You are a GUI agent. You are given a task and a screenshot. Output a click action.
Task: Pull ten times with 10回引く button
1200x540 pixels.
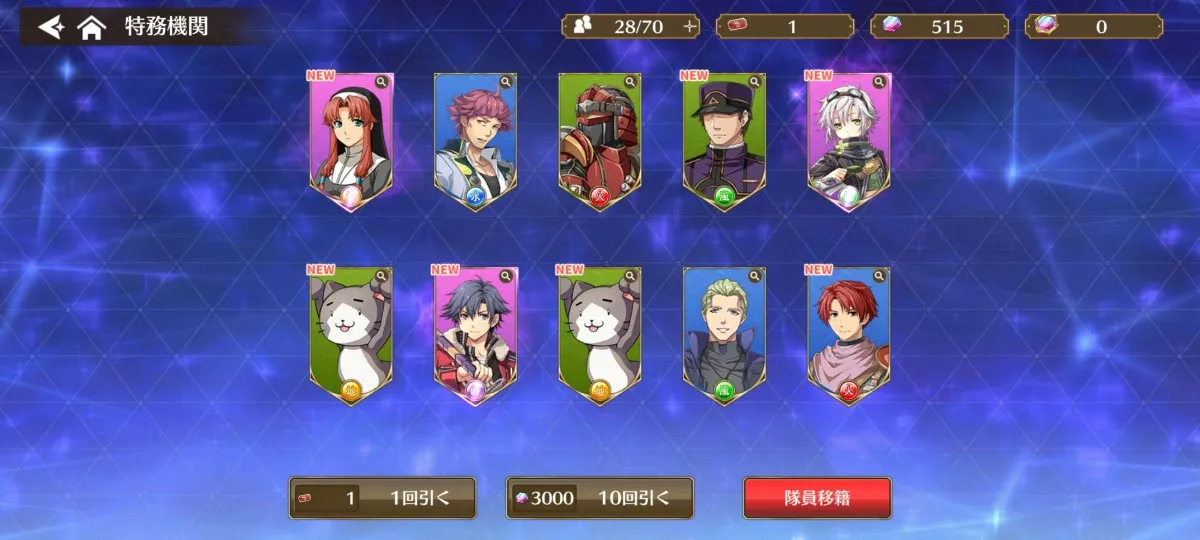(600, 497)
